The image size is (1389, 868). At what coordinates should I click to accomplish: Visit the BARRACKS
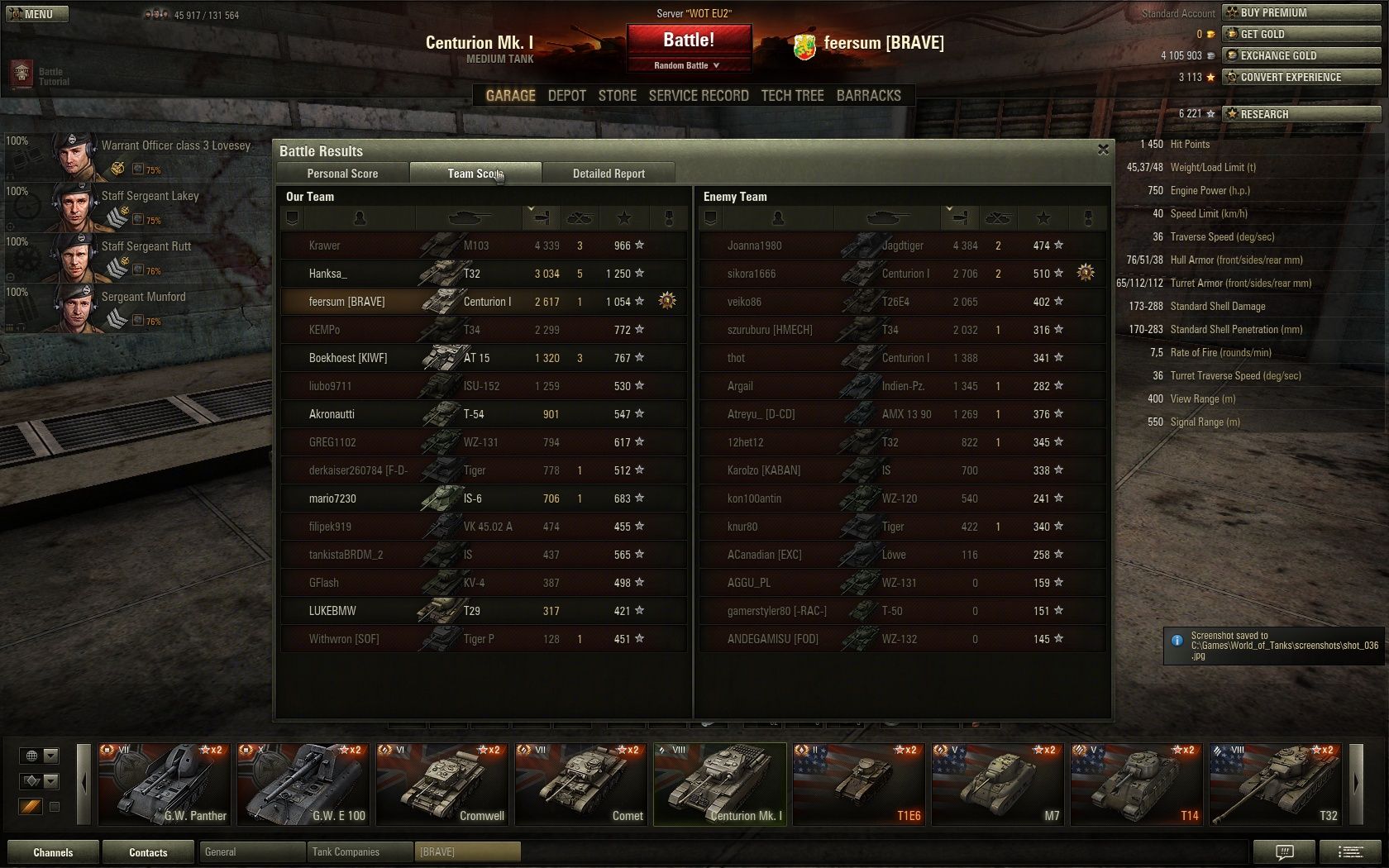(x=868, y=96)
